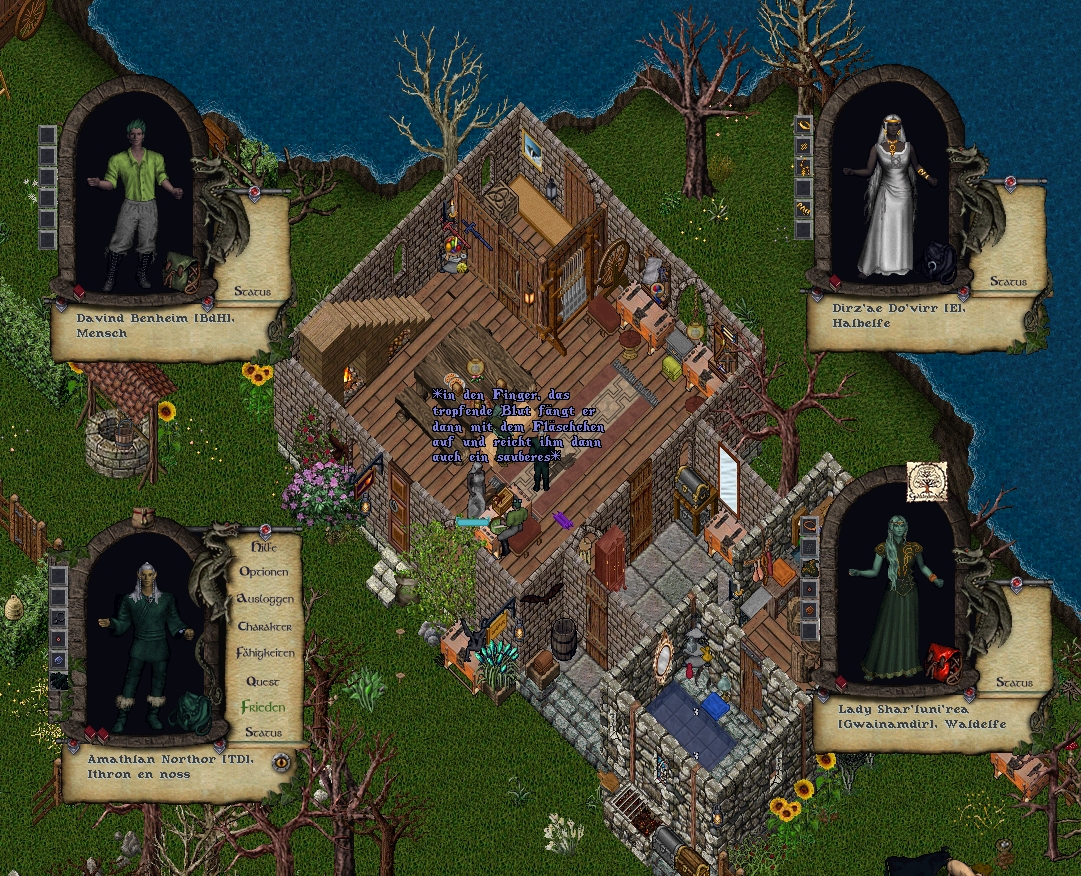Screen dimensions: 1081x876
Task: Open the Charakter sheet
Action: point(264,626)
